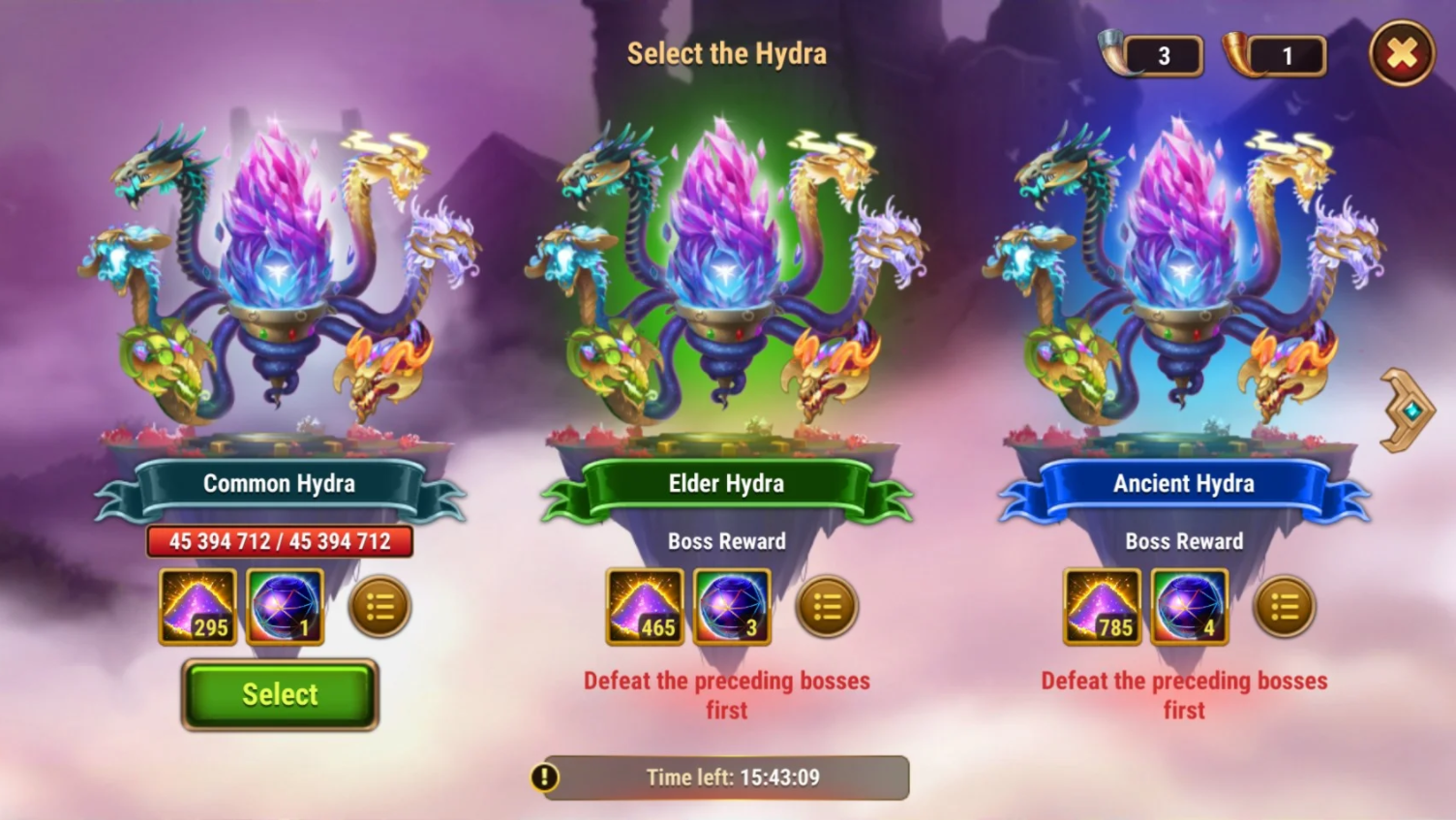Show the Ancient Hydra reward list
The width and height of the screenshot is (1456, 820).
click(1284, 607)
